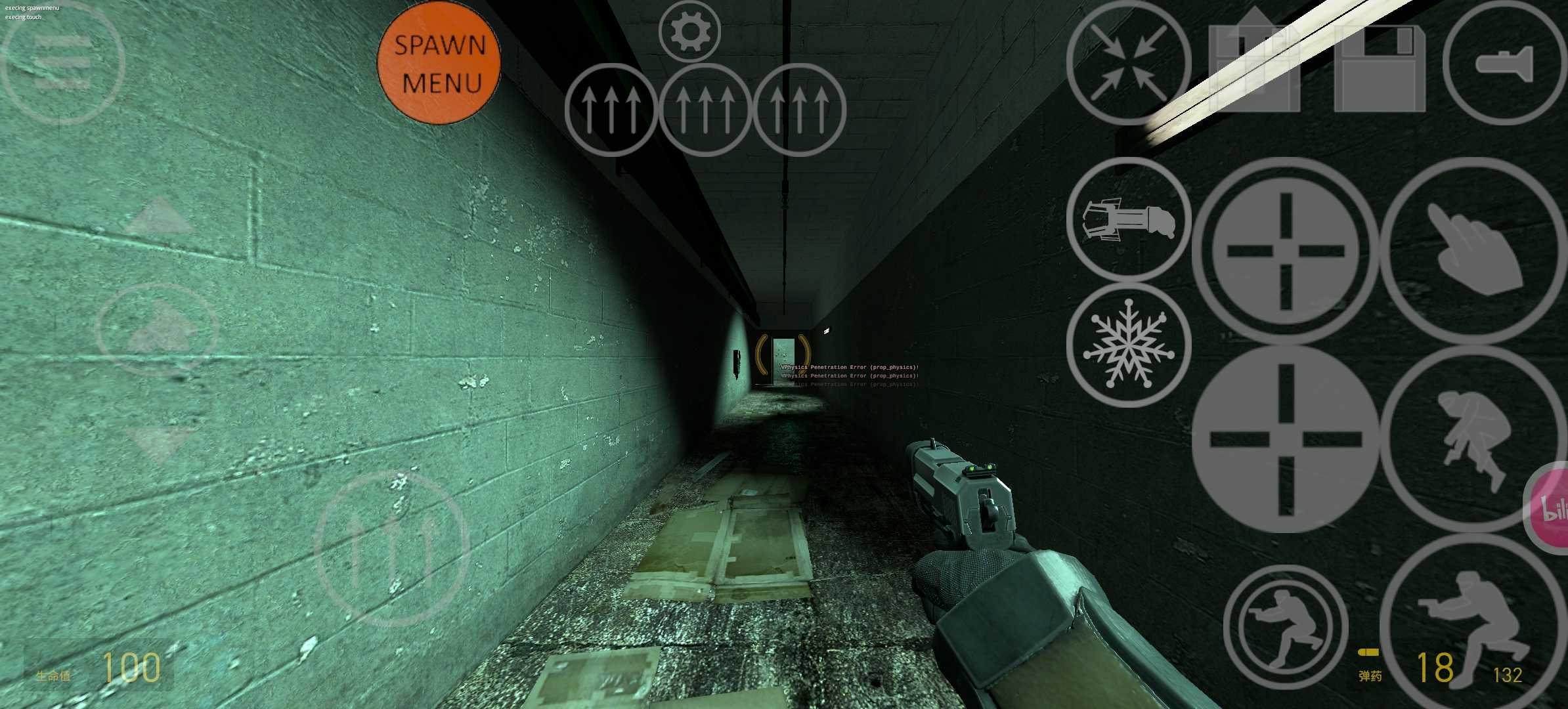Open the hamburger menu button
The height and width of the screenshot is (709, 1568).
[62, 63]
